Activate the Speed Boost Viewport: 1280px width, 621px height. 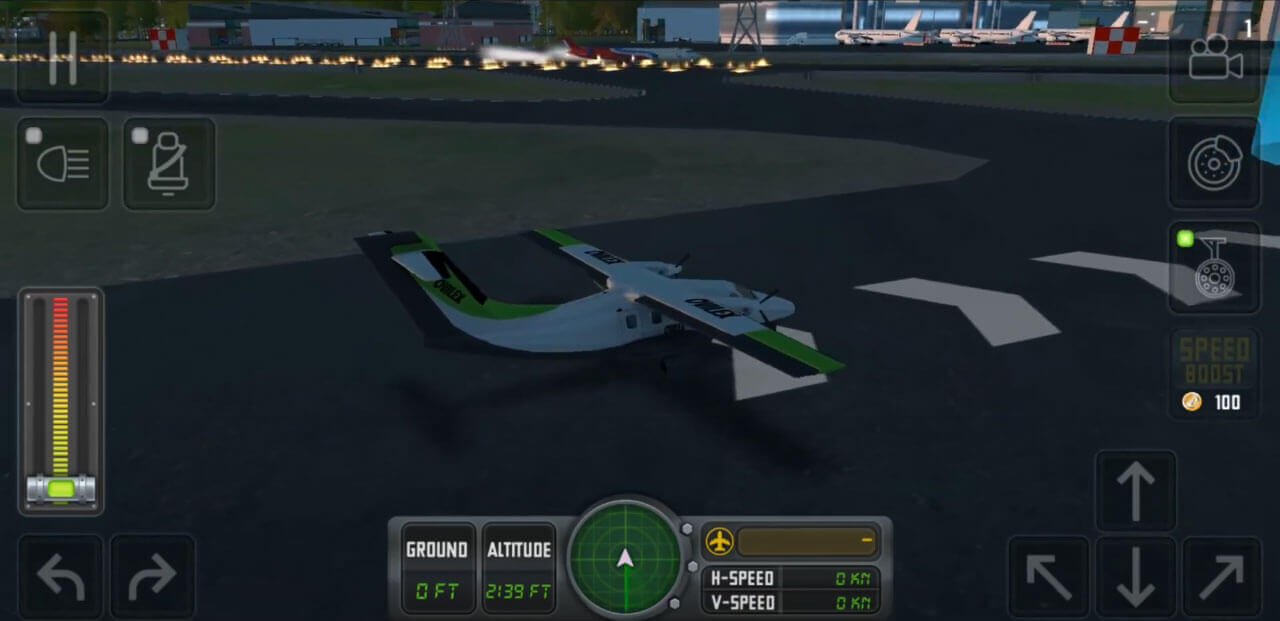pos(1214,374)
